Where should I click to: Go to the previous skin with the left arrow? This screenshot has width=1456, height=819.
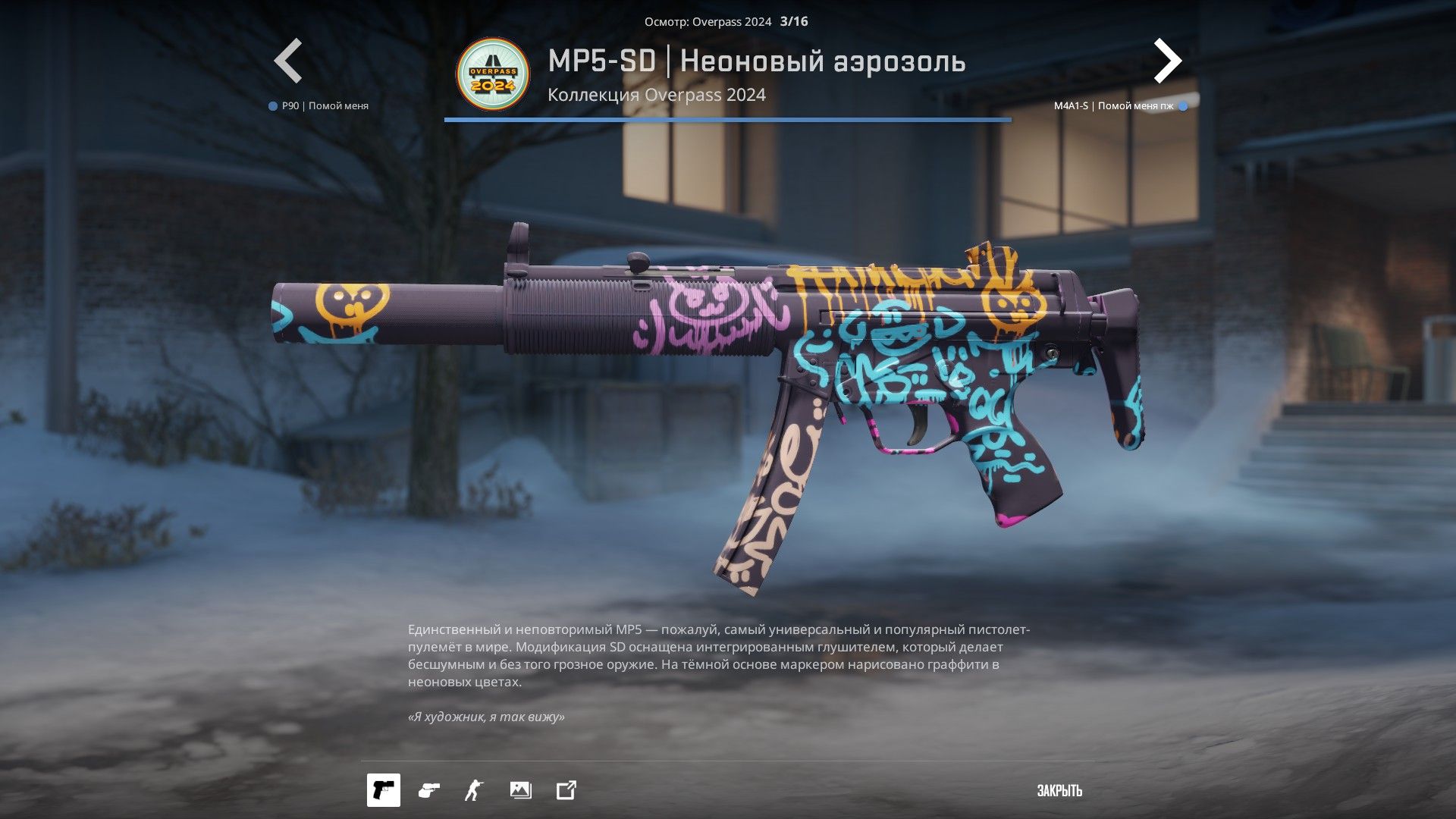[288, 61]
